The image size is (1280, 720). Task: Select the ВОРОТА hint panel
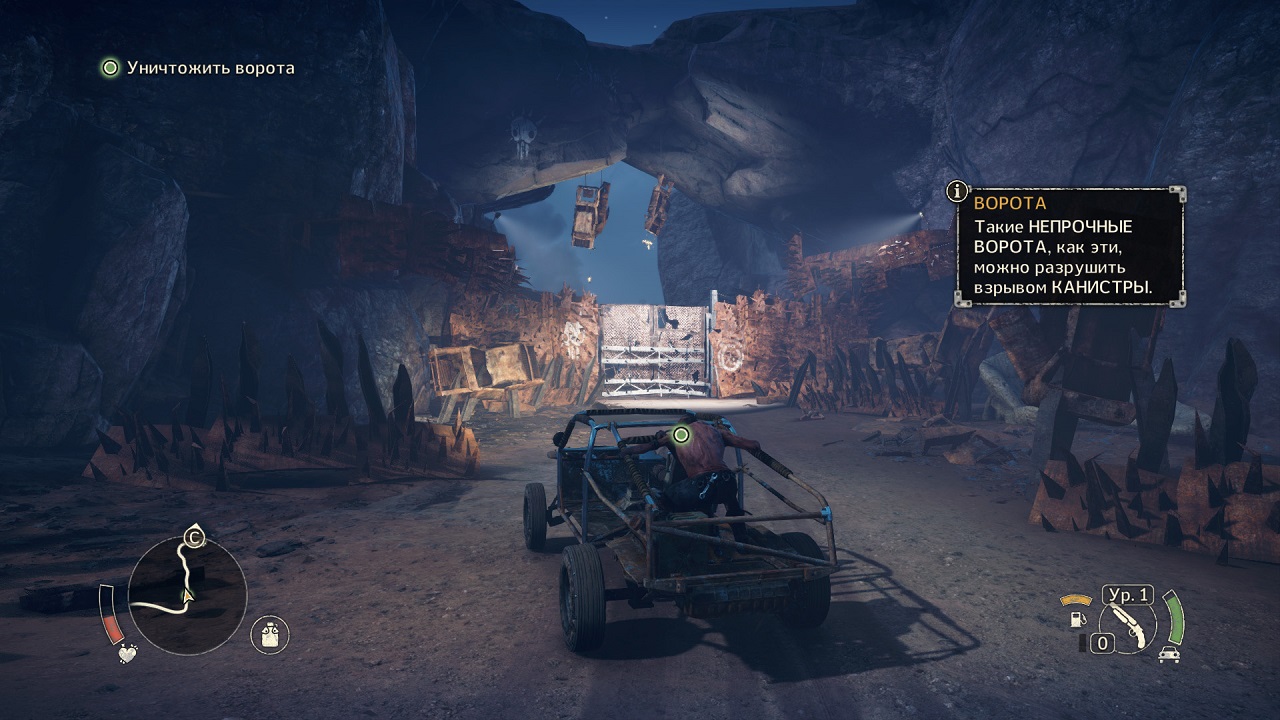pos(1070,247)
